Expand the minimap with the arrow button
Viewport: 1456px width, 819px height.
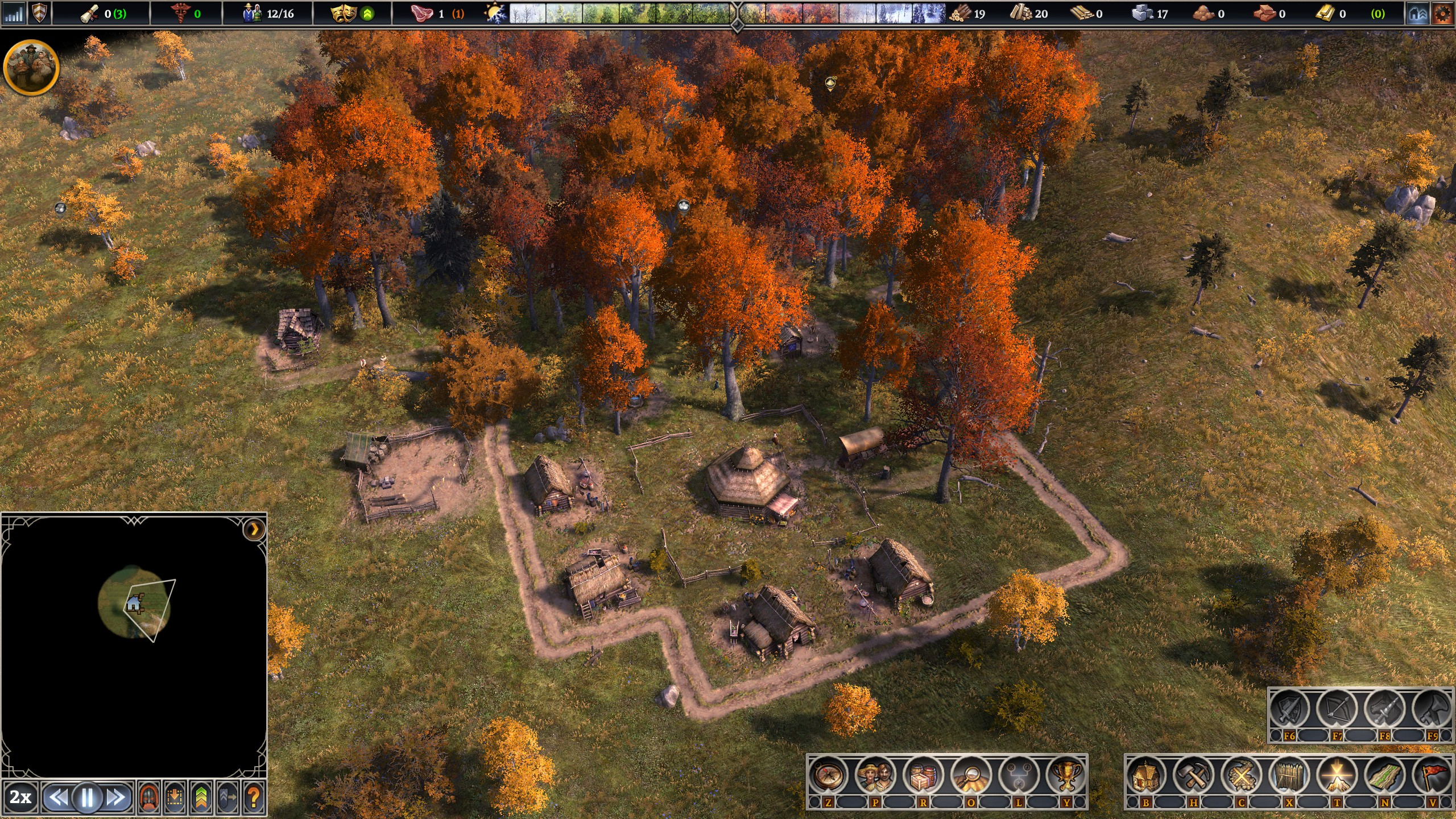tap(254, 530)
